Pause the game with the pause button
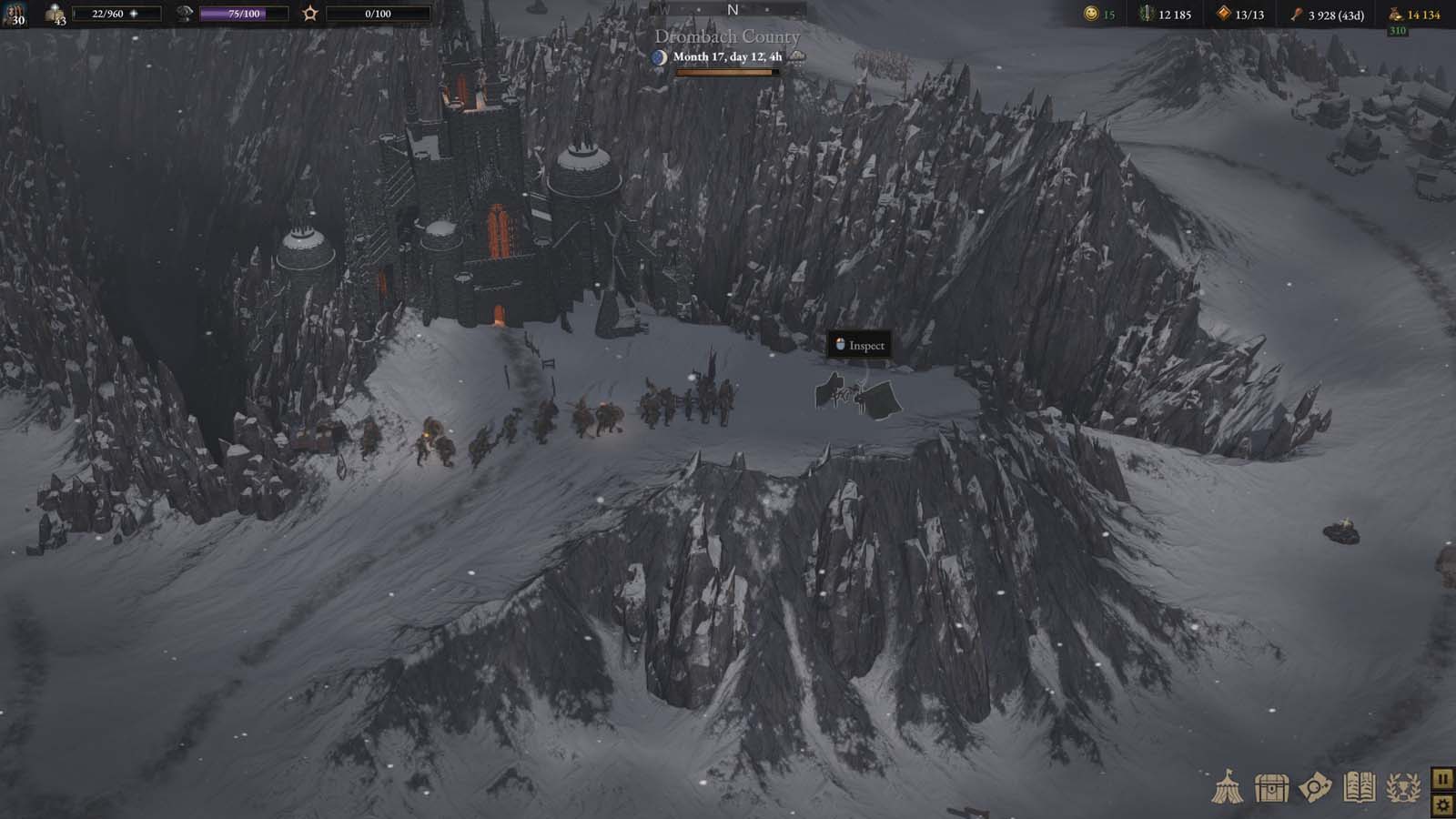This screenshot has width=1456, height=819. click(1441, 780)
